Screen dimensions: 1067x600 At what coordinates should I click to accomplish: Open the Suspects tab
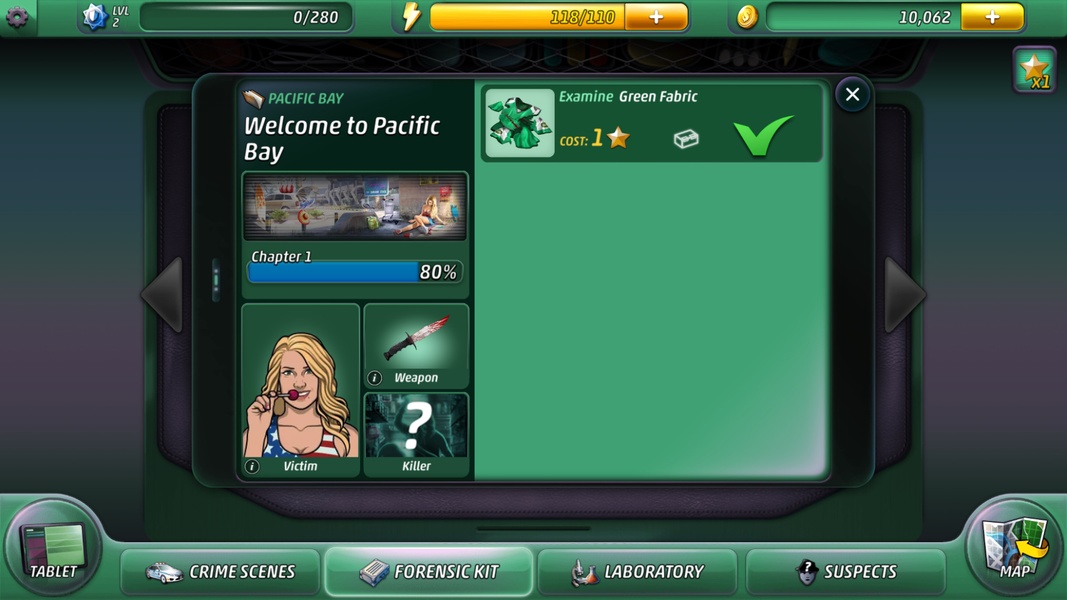(845, 572)
